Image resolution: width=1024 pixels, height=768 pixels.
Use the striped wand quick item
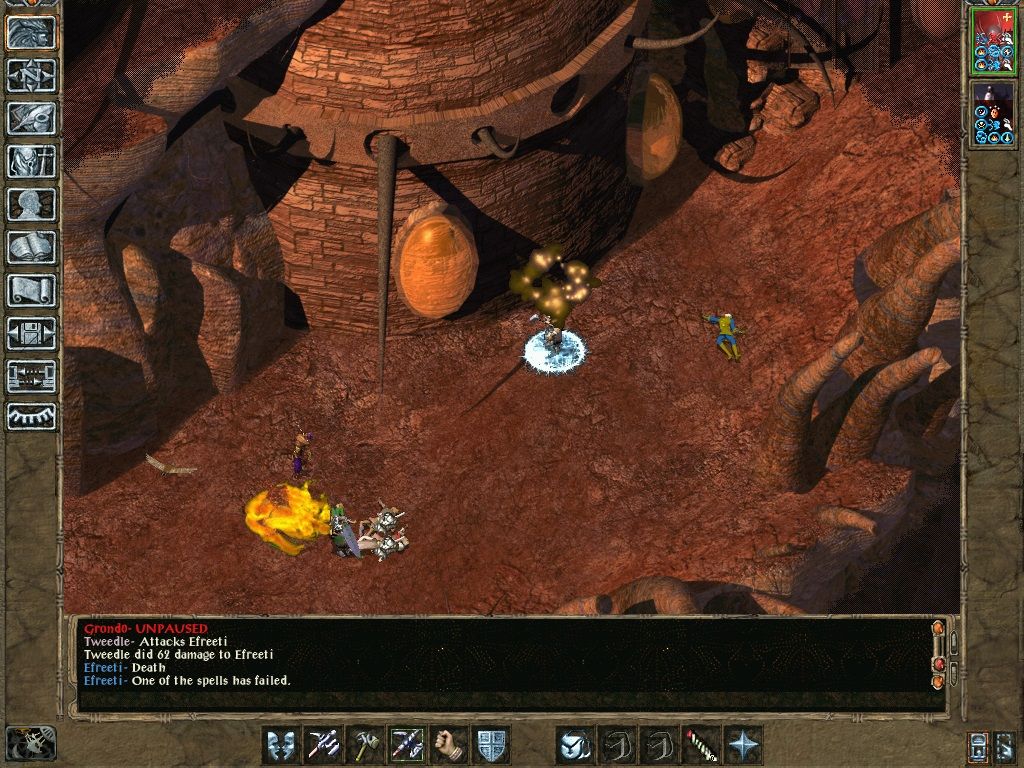click(700, 745)
